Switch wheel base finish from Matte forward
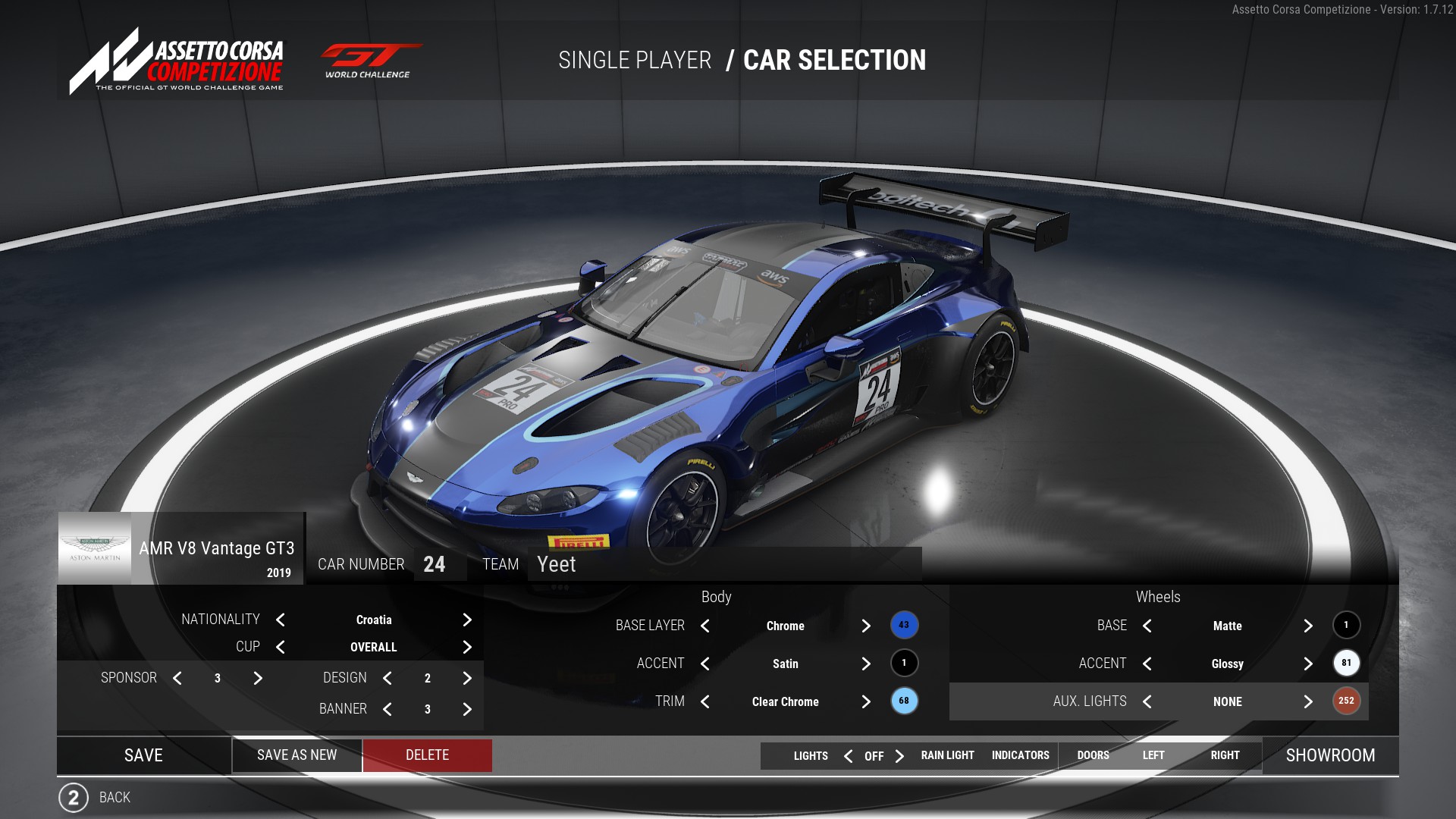The width and height of the screenshot is (1456, 819). (x=1308, y=626)
